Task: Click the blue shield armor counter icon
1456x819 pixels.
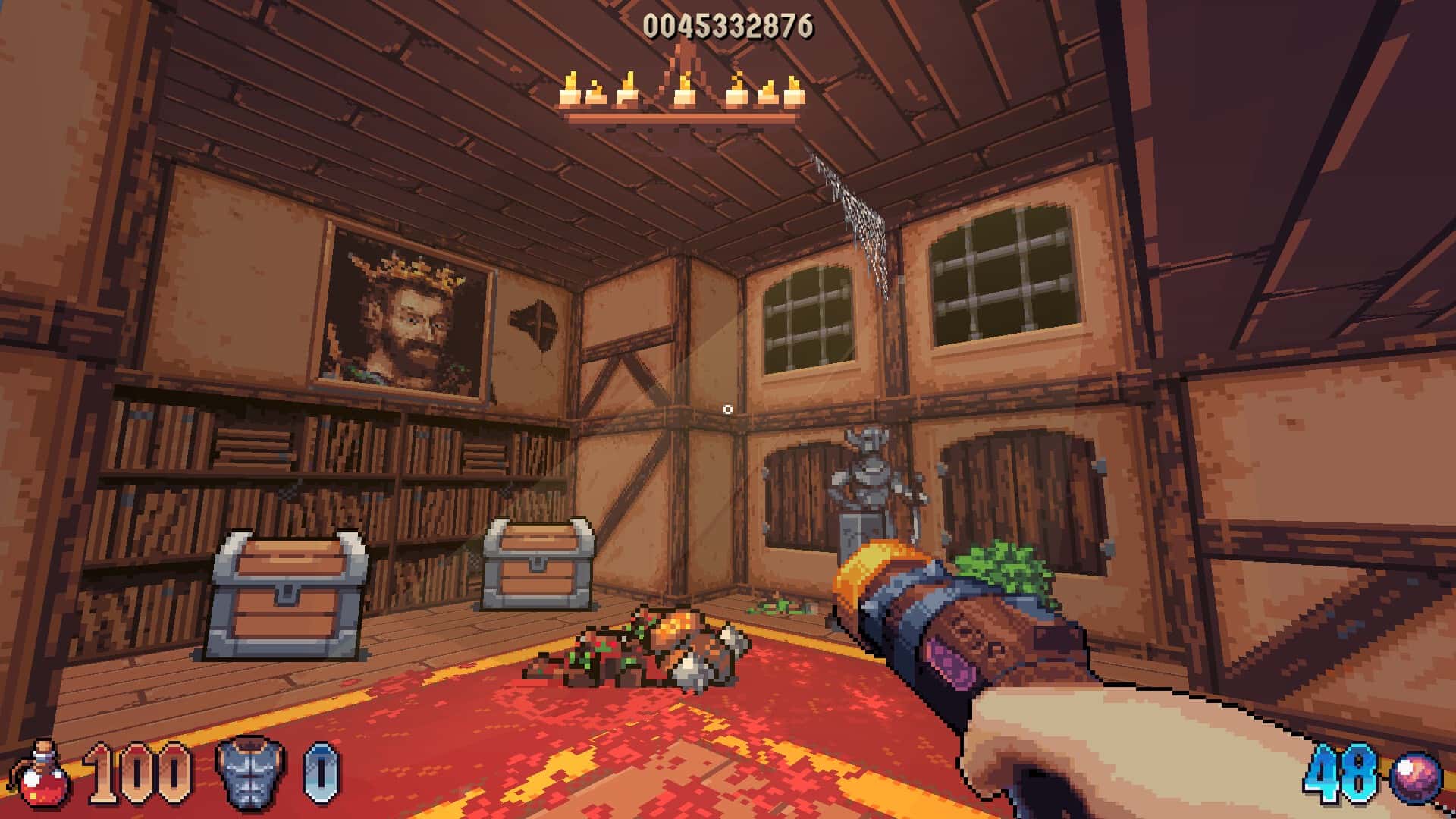Action: click(318, 775)
